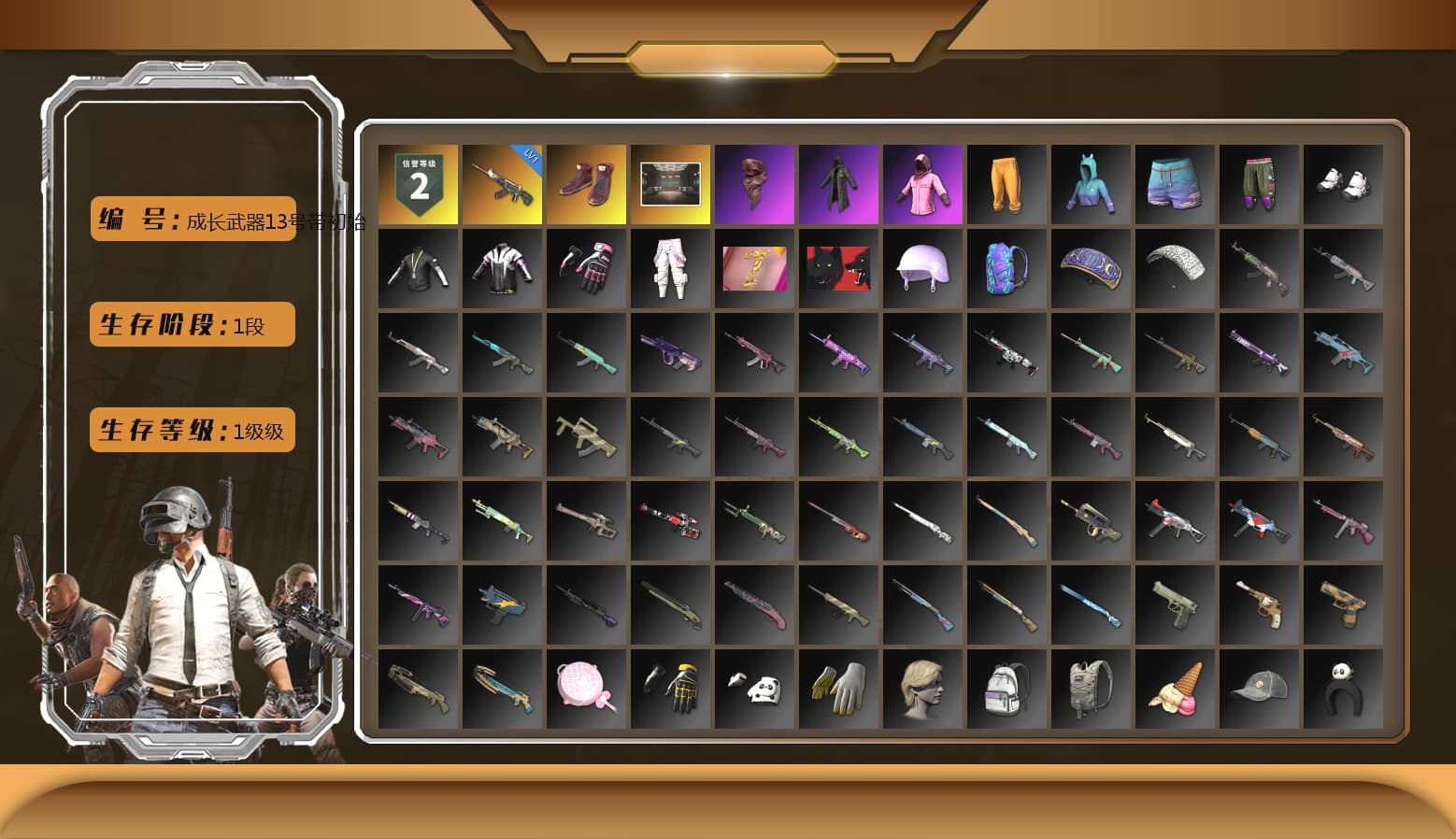Click the ice cream cone headwear item
1456x839 pixels.
tap(1176, 687)
